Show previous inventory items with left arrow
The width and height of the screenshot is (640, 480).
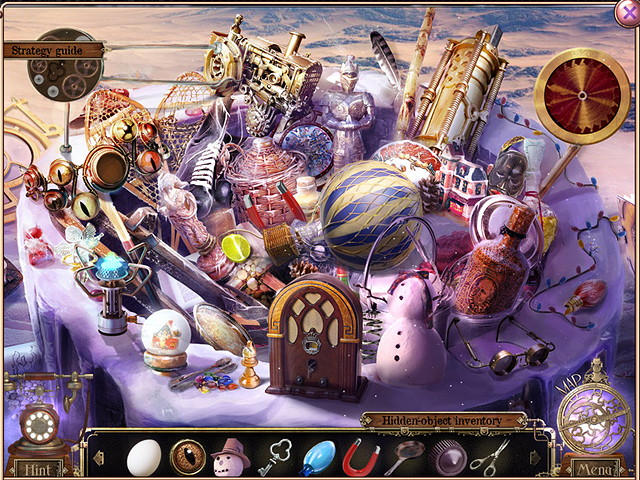point(100,458)
